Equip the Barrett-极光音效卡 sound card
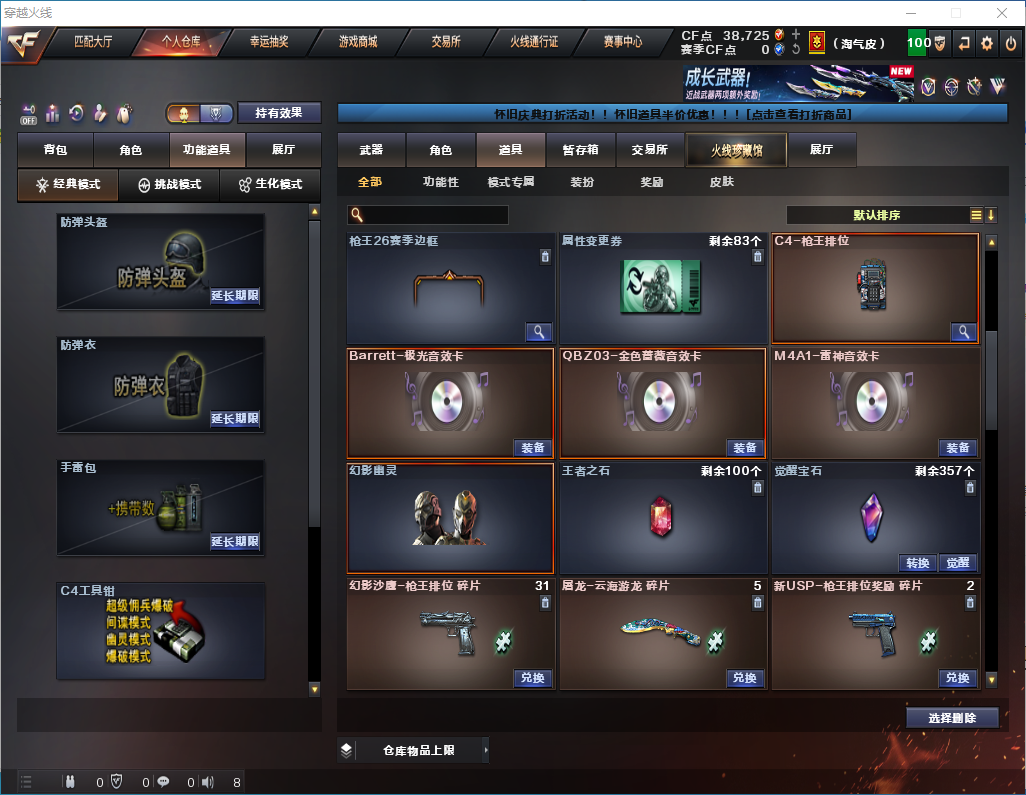The width and height of the screenshot is (1026, 795). click(x=533, y=448)
